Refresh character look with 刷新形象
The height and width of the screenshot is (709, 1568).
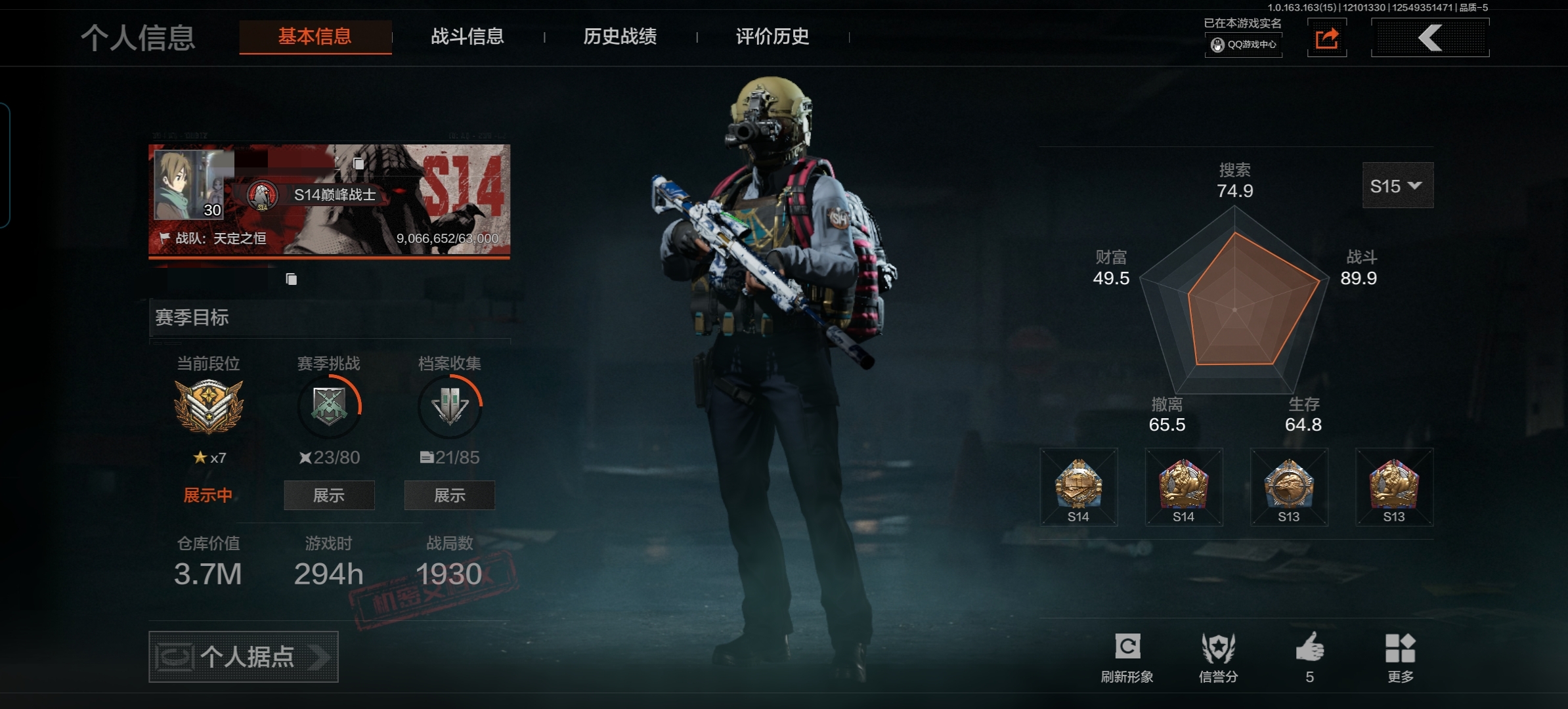(1127, 656)
